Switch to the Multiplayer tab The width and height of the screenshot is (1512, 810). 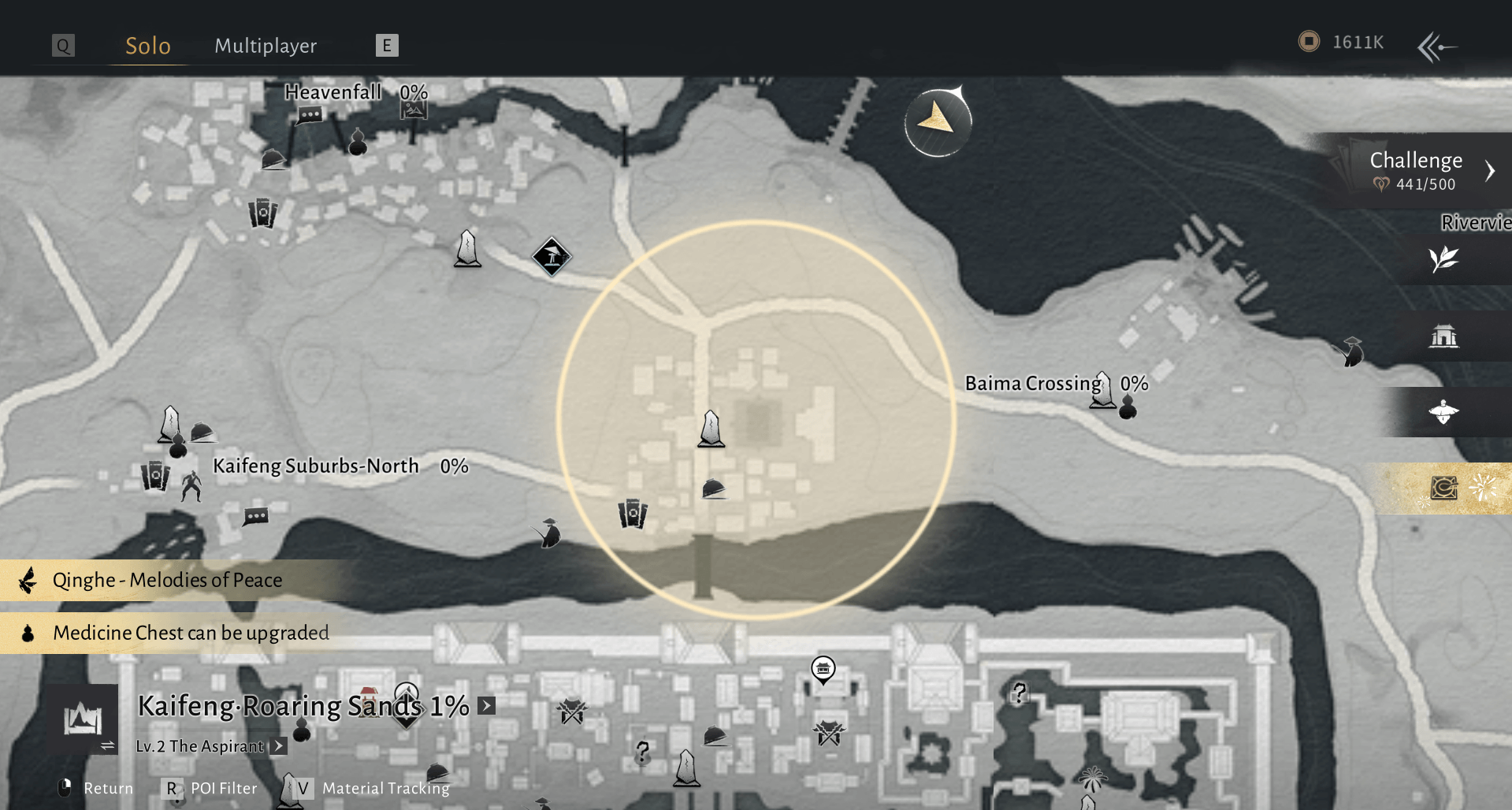click(266, 46)
